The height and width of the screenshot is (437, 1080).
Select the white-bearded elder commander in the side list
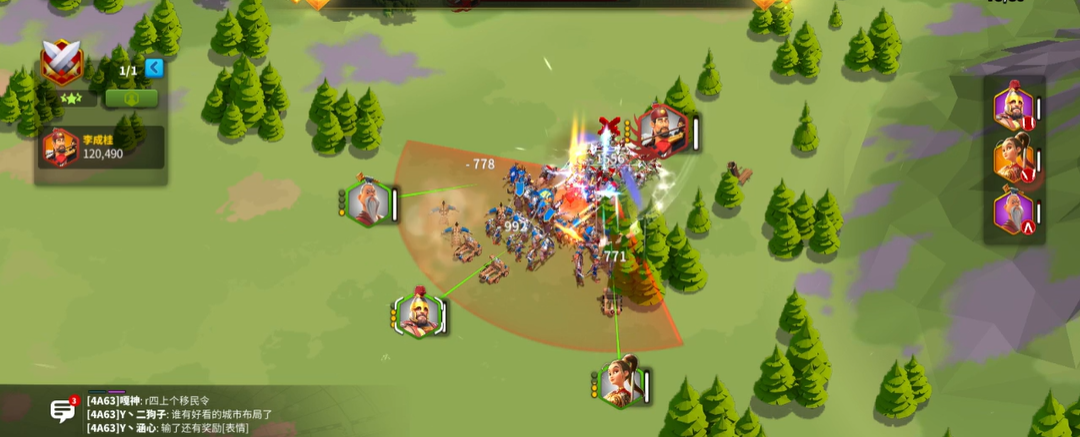tap(1012, 212)
